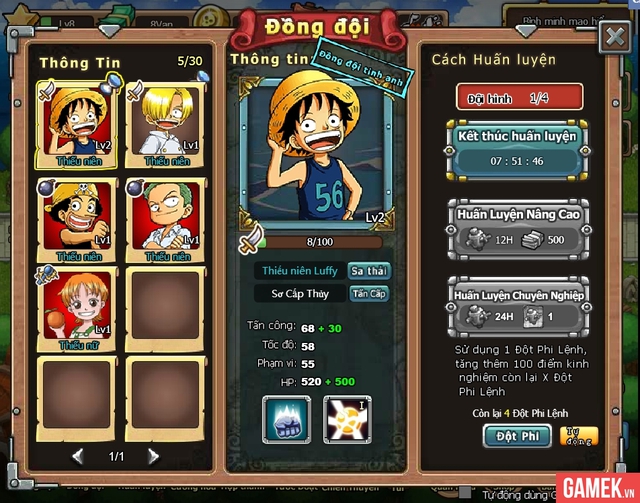Open the yellow burst skill icon

(x=347, y=418)
